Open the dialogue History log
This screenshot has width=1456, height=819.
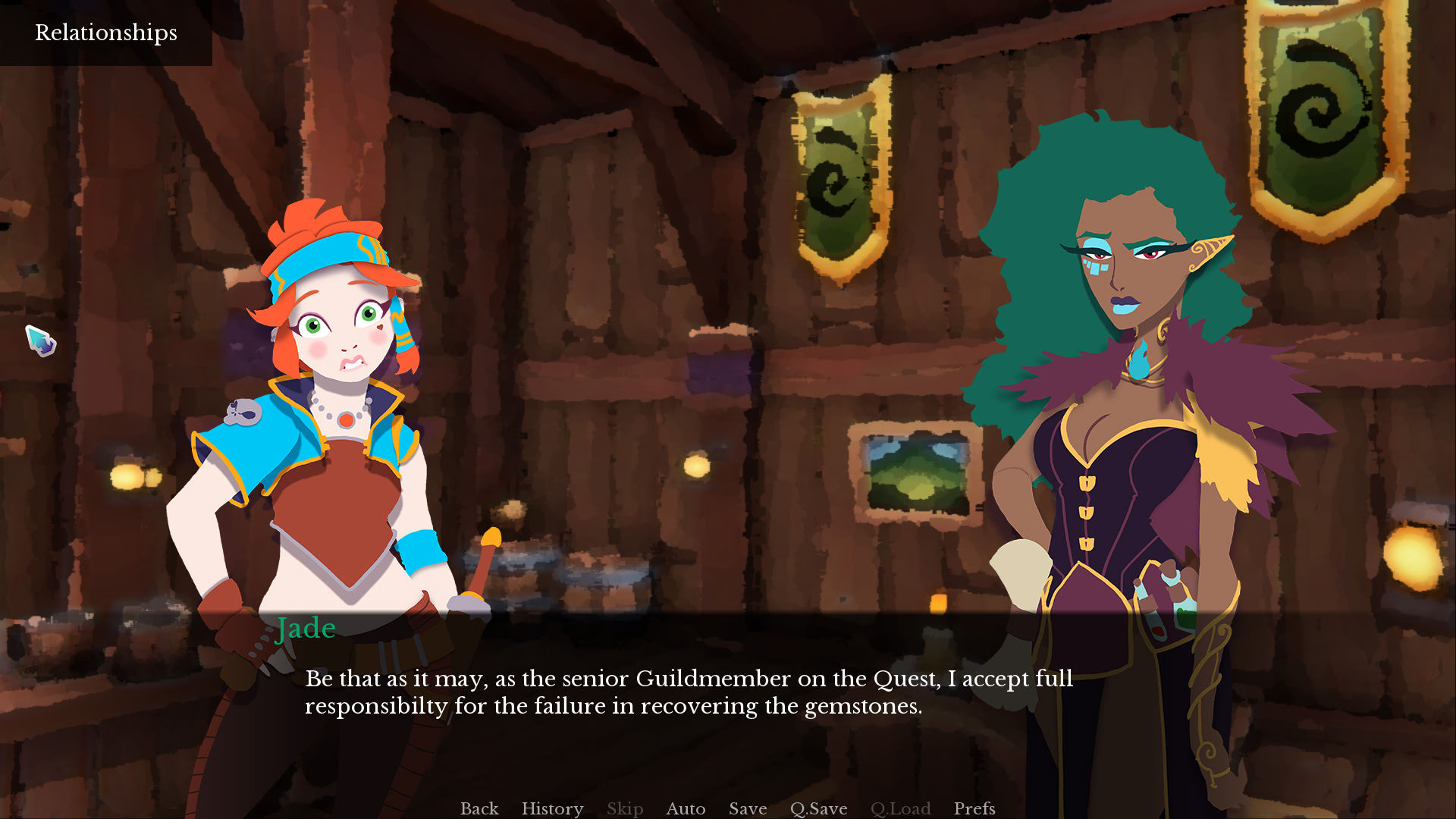pos(552,808)
